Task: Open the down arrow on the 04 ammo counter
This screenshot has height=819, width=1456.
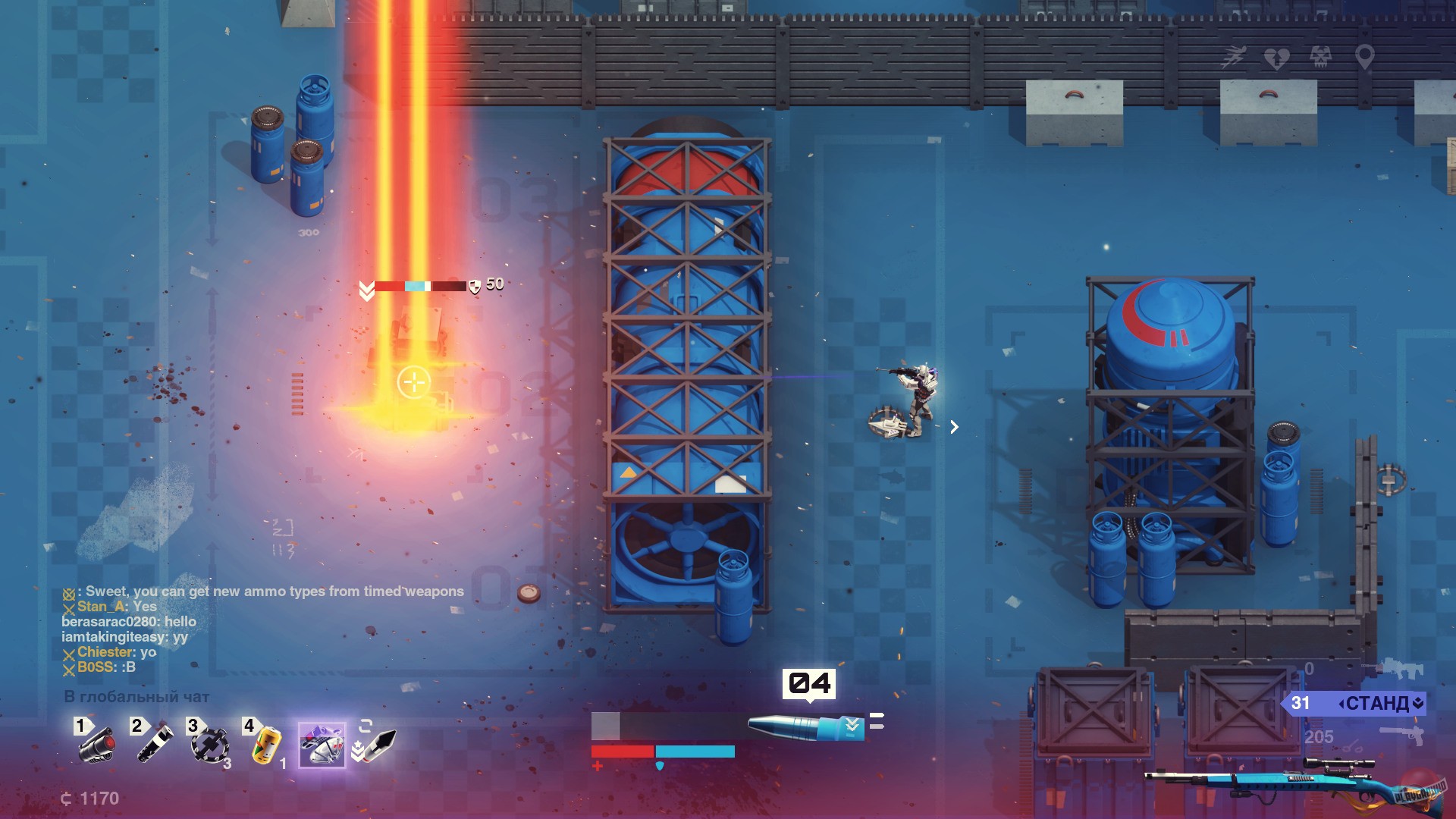Action: 810,701
